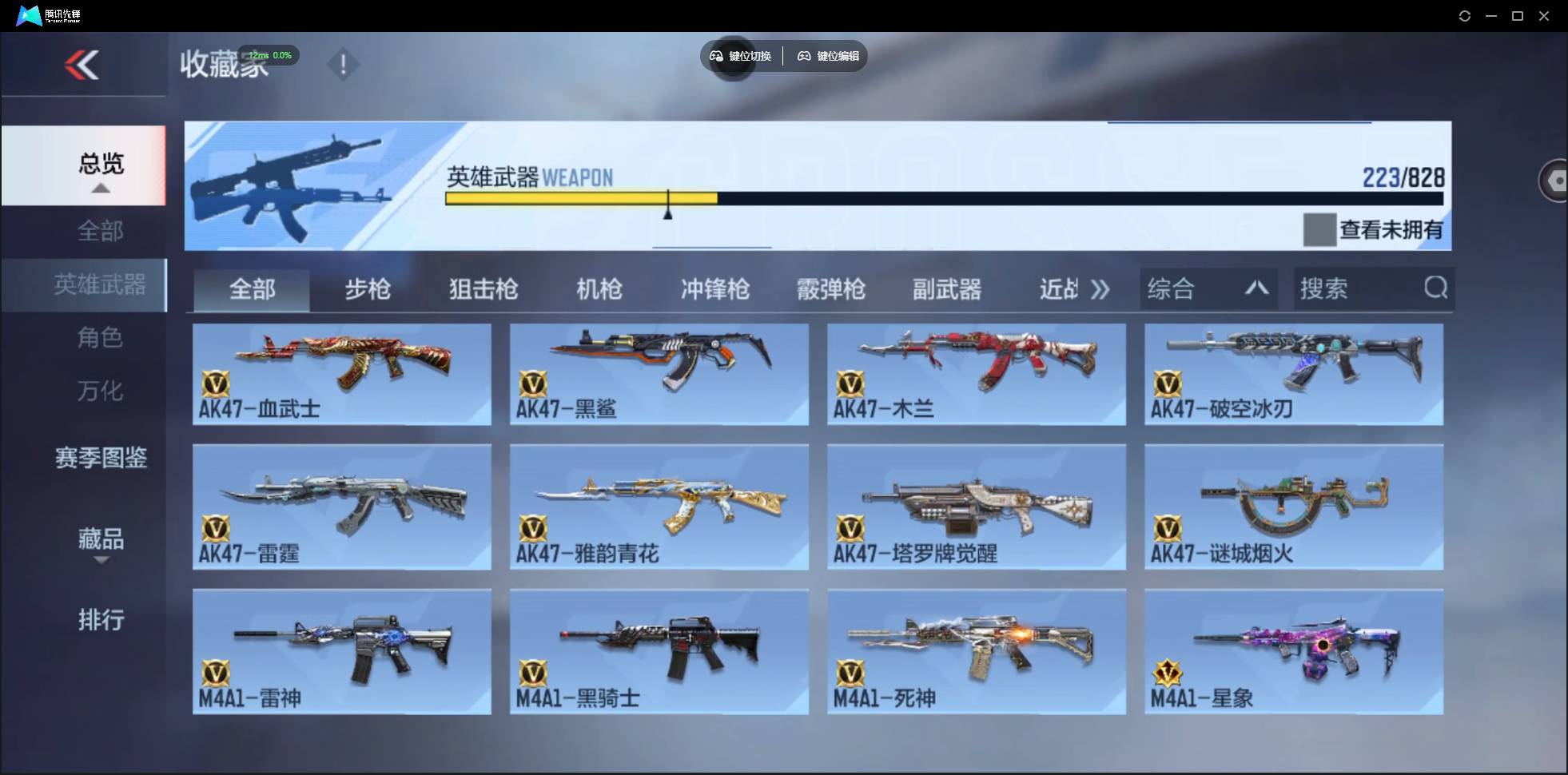The width and height of the screenshot is (1568, 775).
Task: Click the Tencent Pioneer logo top-left
Action: click(x=30, y=14)
